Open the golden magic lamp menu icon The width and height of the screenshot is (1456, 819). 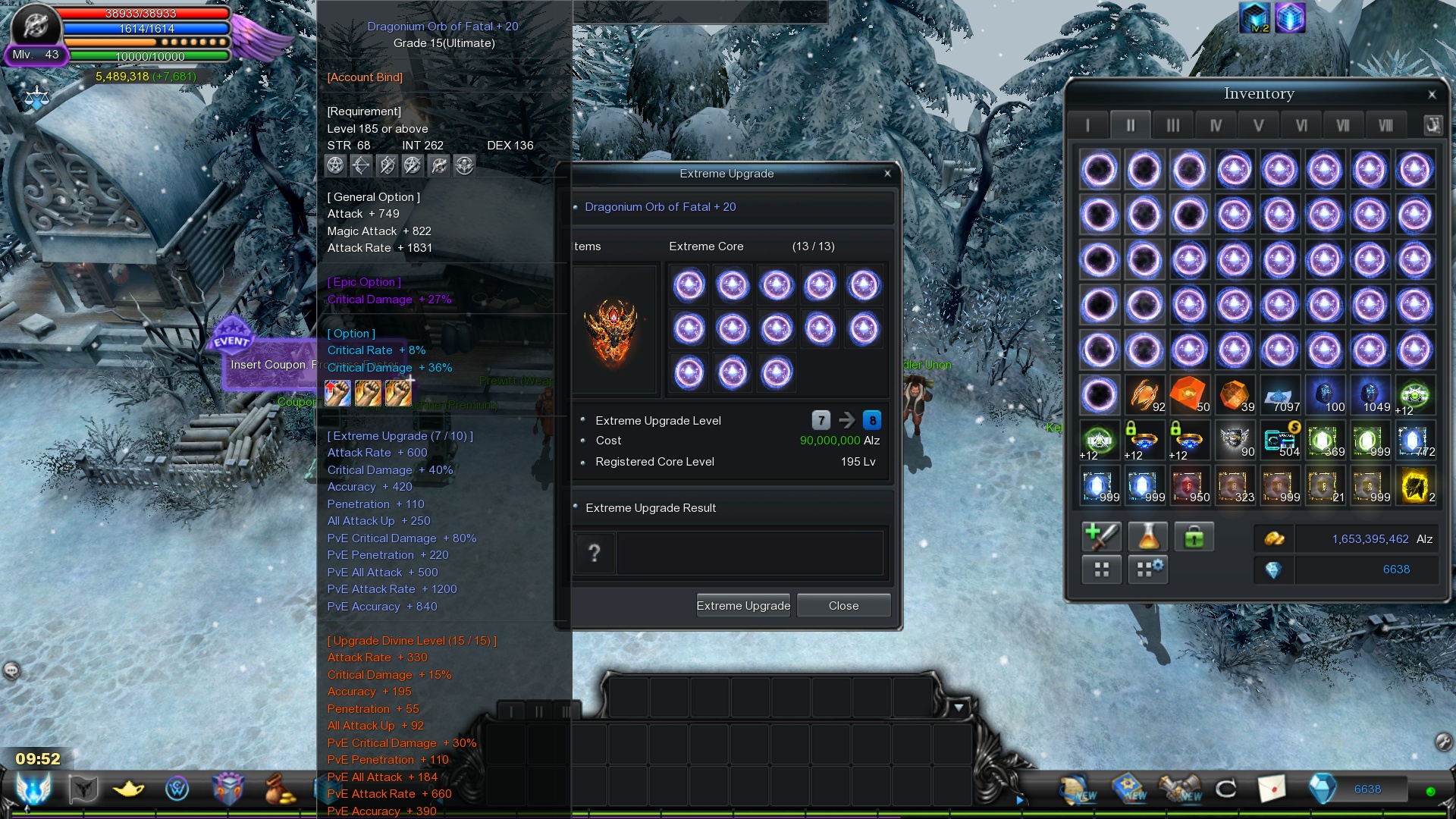coord(129,789)
